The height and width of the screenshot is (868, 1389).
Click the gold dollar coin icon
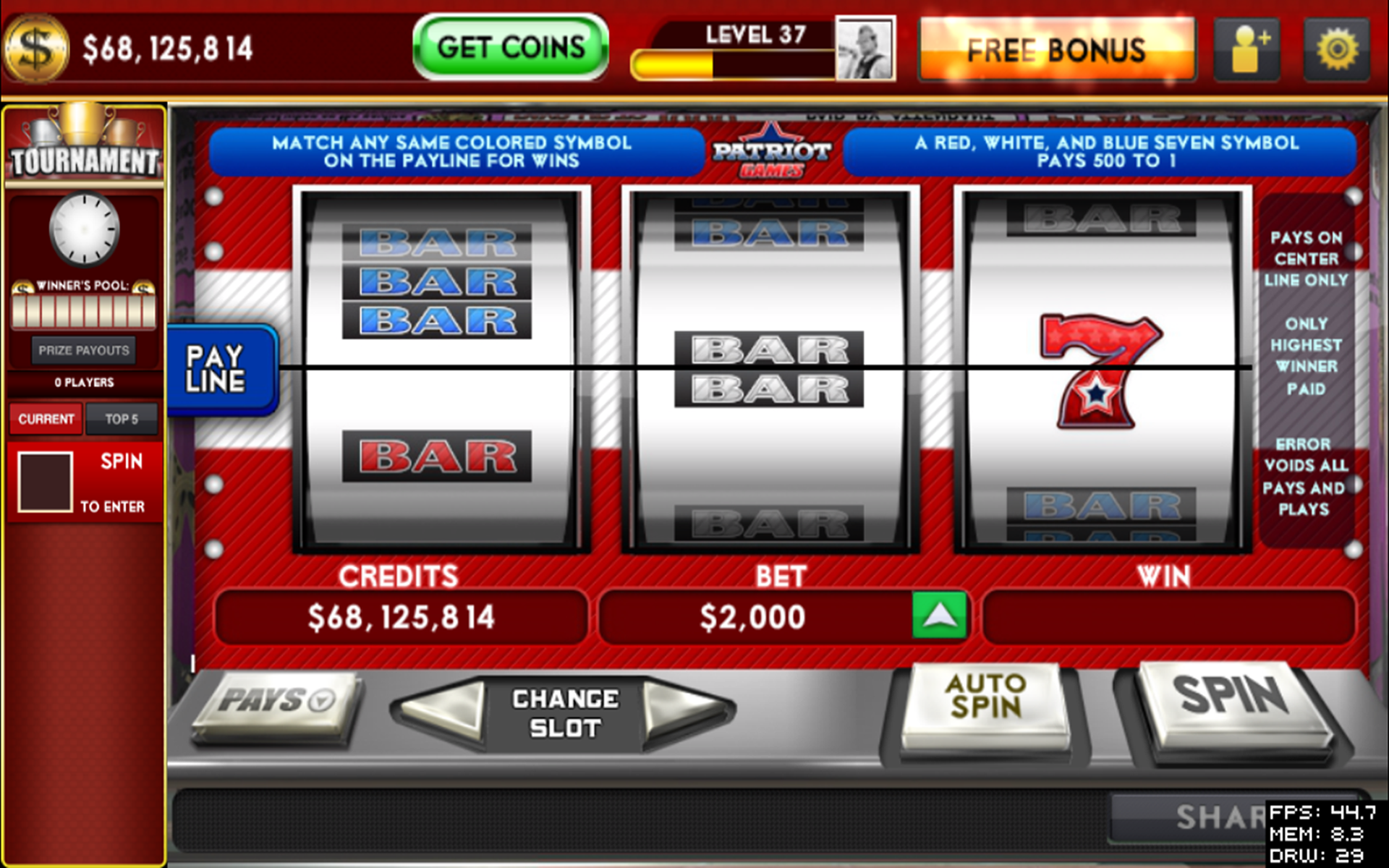(x=35, y=48)
